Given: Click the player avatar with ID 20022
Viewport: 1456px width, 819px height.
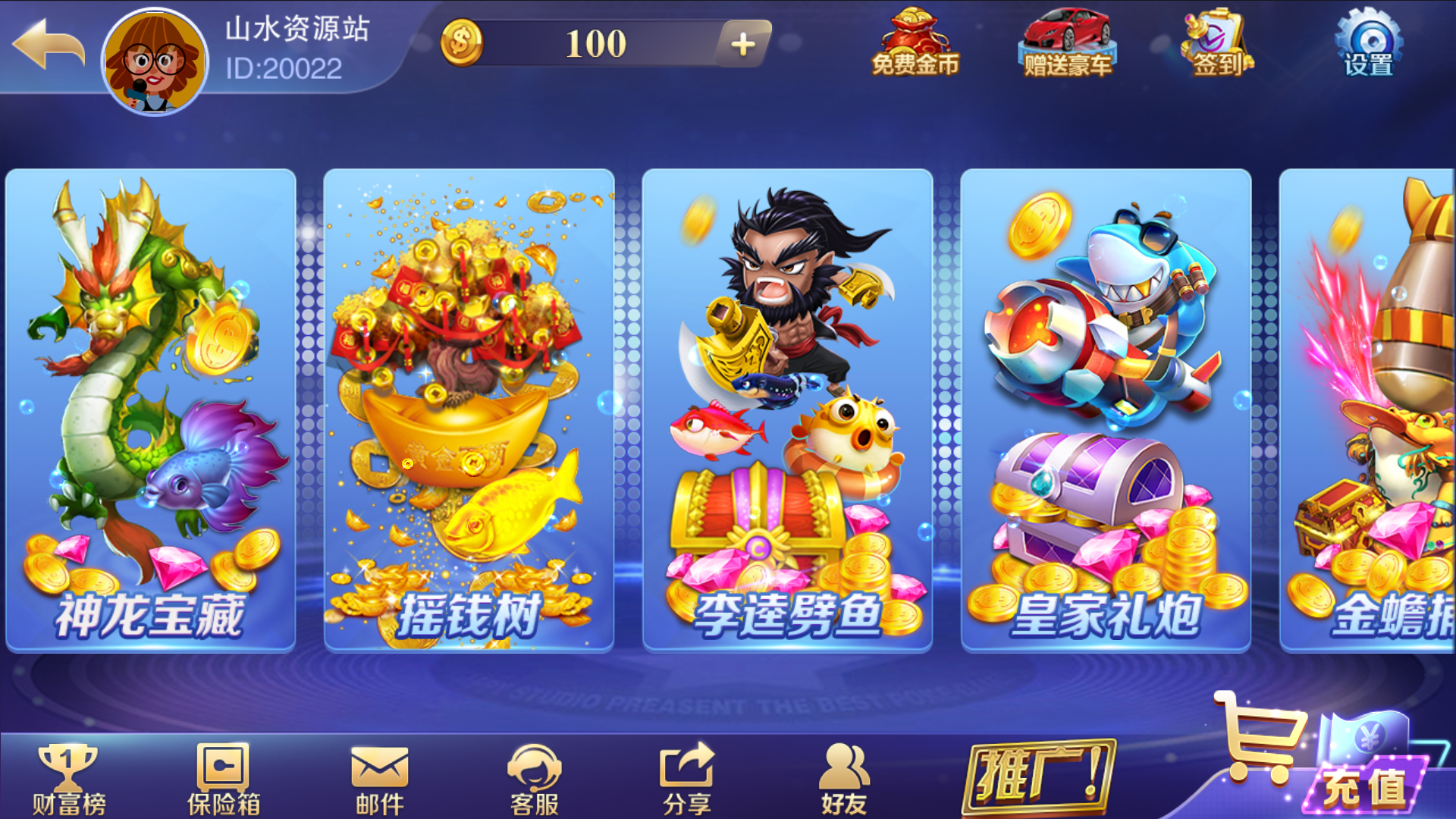Looking at the screenshot, I should tap(155, 61).
